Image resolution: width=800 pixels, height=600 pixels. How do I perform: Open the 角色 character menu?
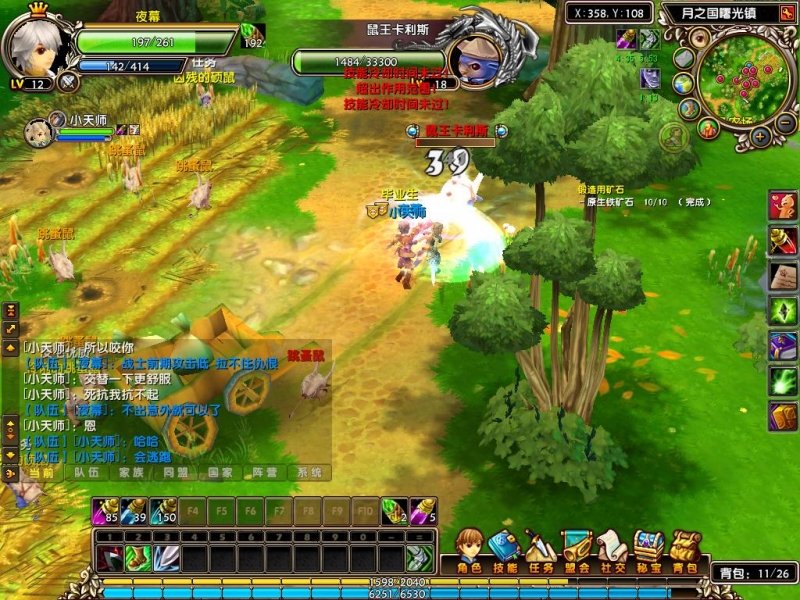point(469,550)
